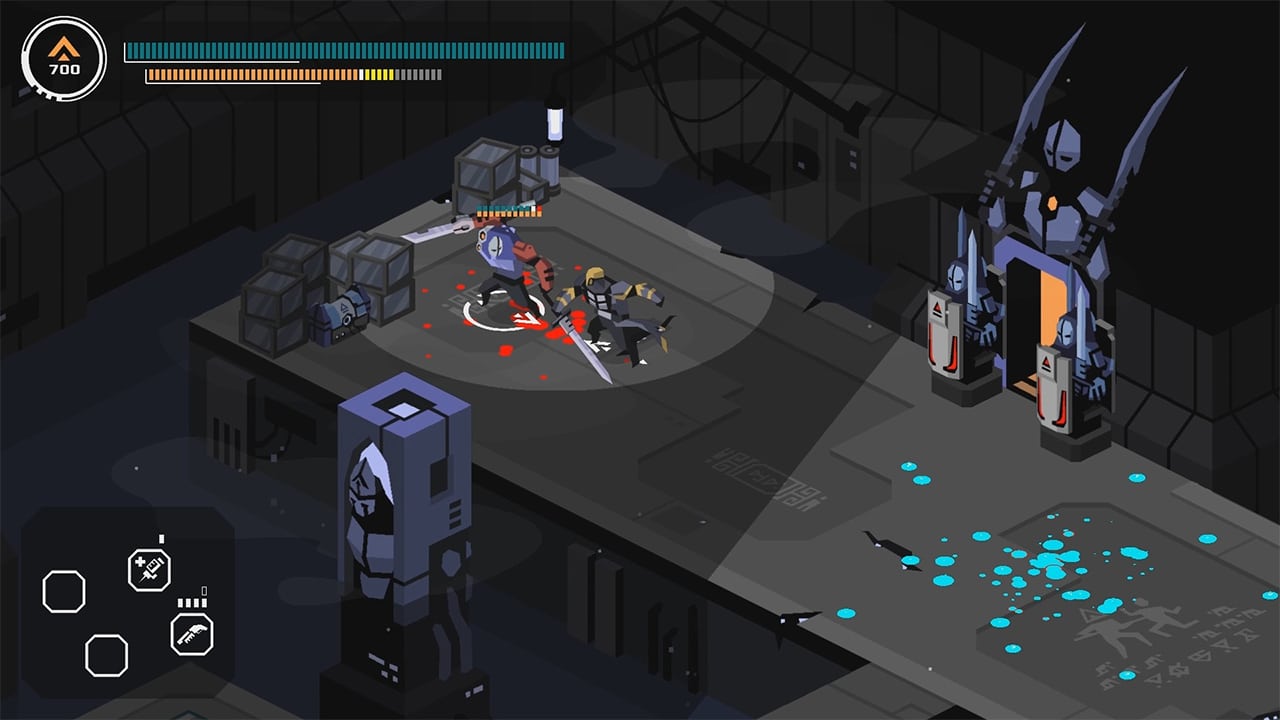Select the pistol weapon slot
This screenshot has height=720, width=1280.
coord(191,634)
